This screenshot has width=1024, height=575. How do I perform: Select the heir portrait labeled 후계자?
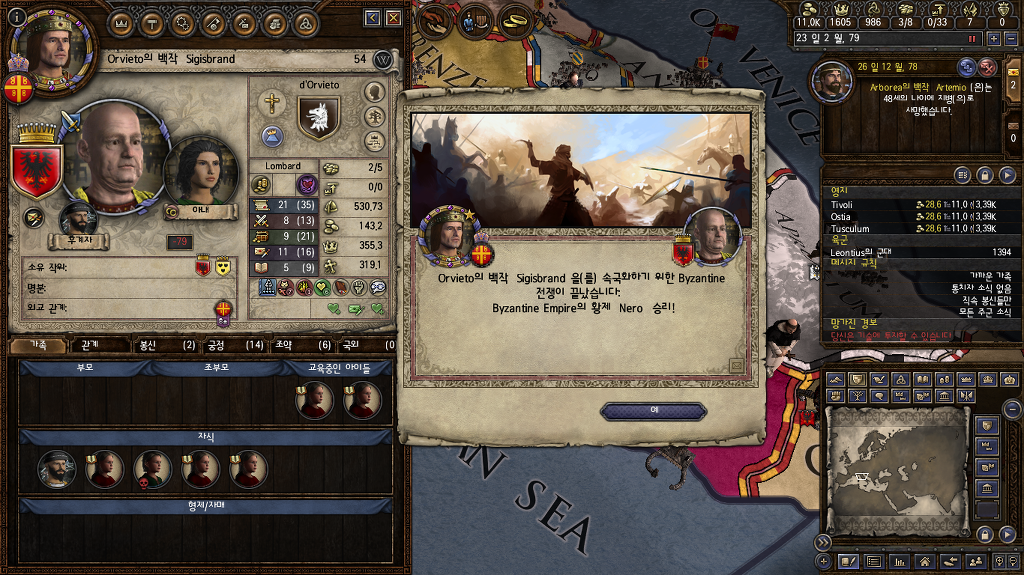pyautogui.click(x=77, y=221)
